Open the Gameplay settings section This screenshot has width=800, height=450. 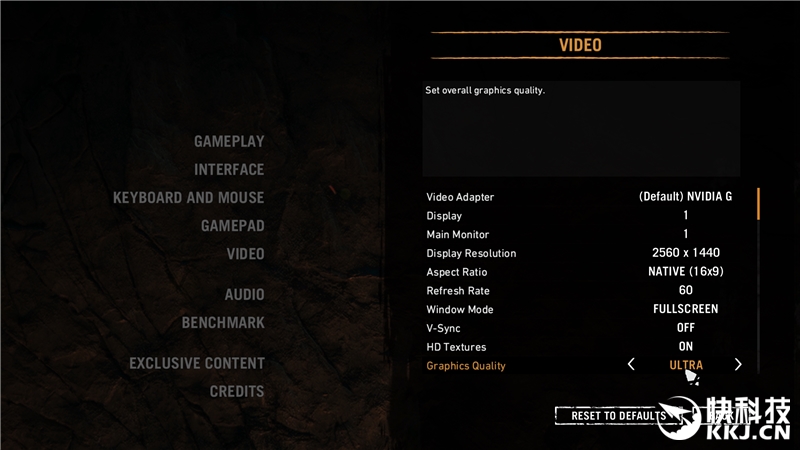pos(229,142)
